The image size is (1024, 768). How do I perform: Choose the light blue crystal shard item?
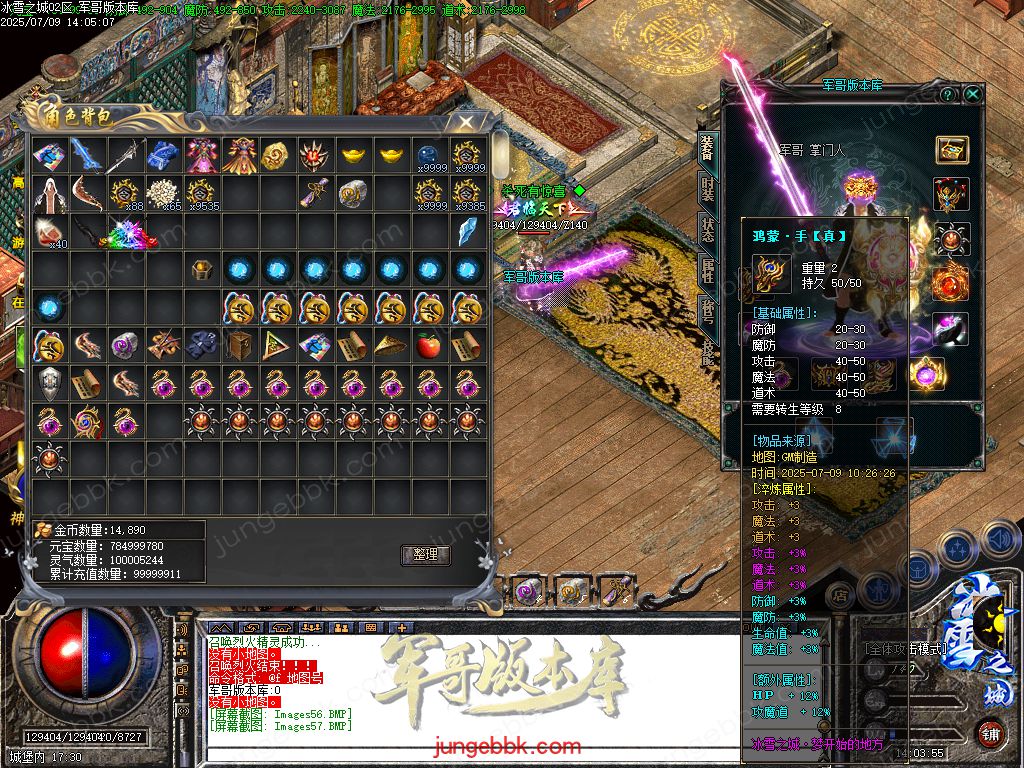tap(467, 232)
